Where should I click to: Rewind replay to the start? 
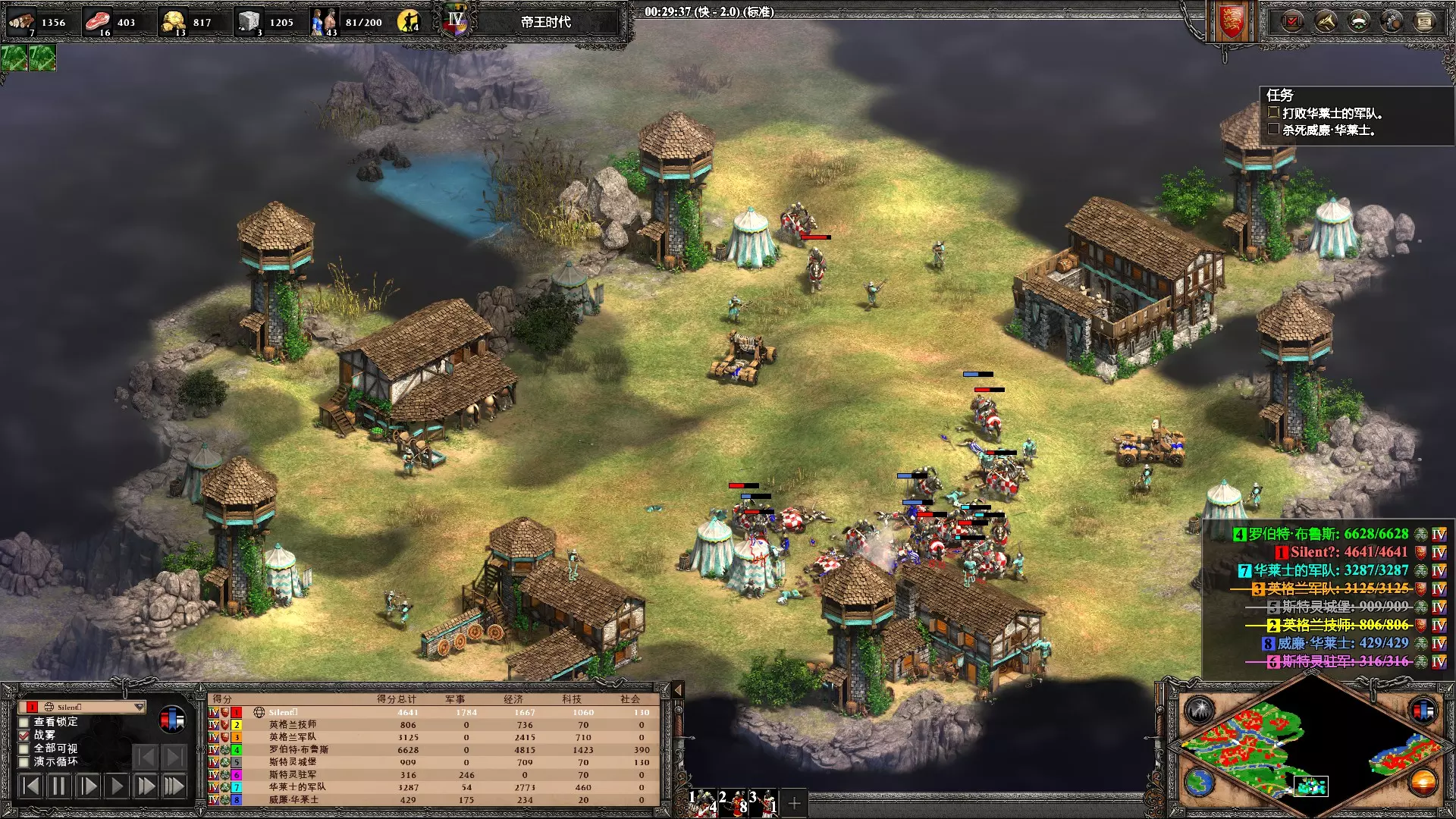30,786
